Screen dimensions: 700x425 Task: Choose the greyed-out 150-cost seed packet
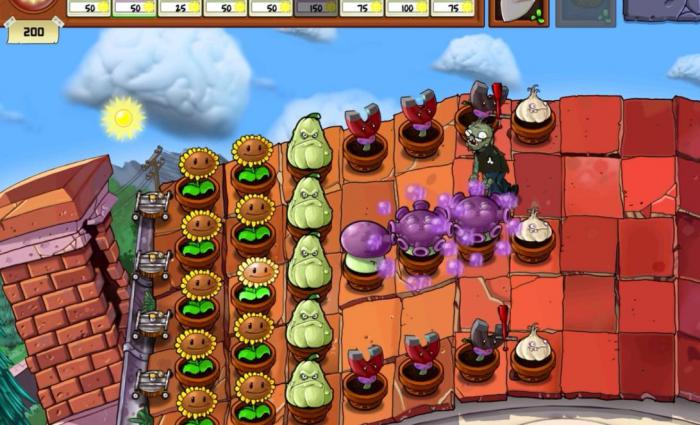coord(316,8)
